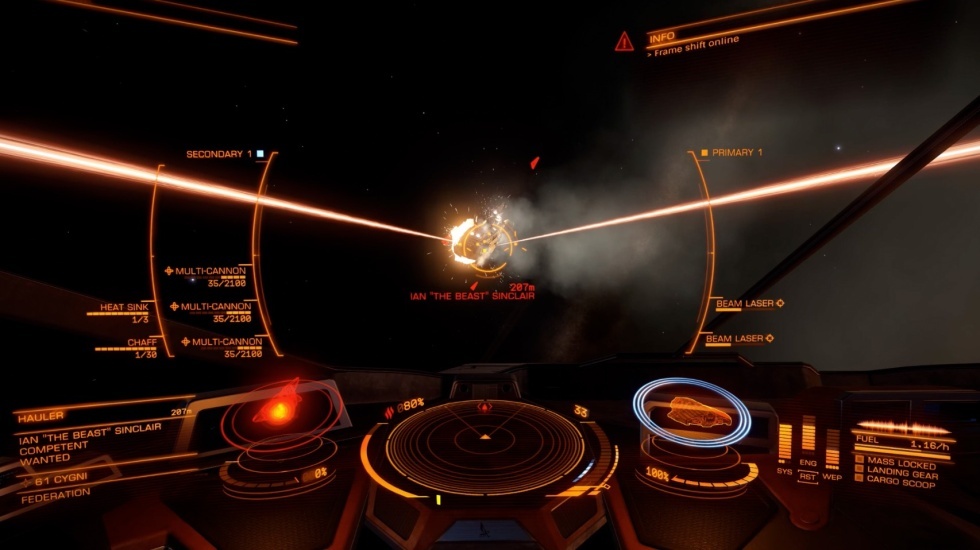980x550 pixels.
Task: Select the Chaff launcher entry
Action: tap(141, 343)
